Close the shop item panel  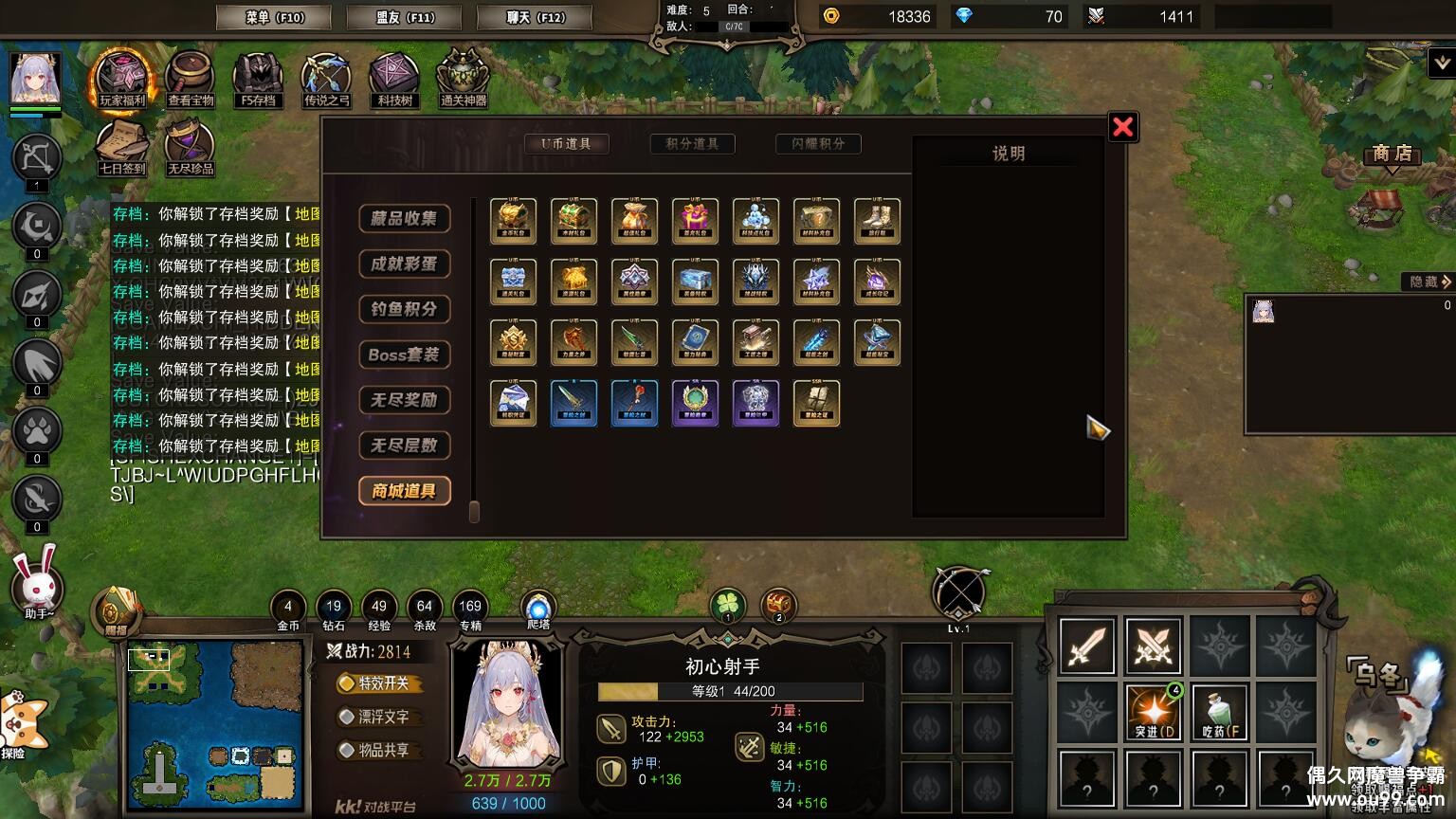(x=1122, y=127)
